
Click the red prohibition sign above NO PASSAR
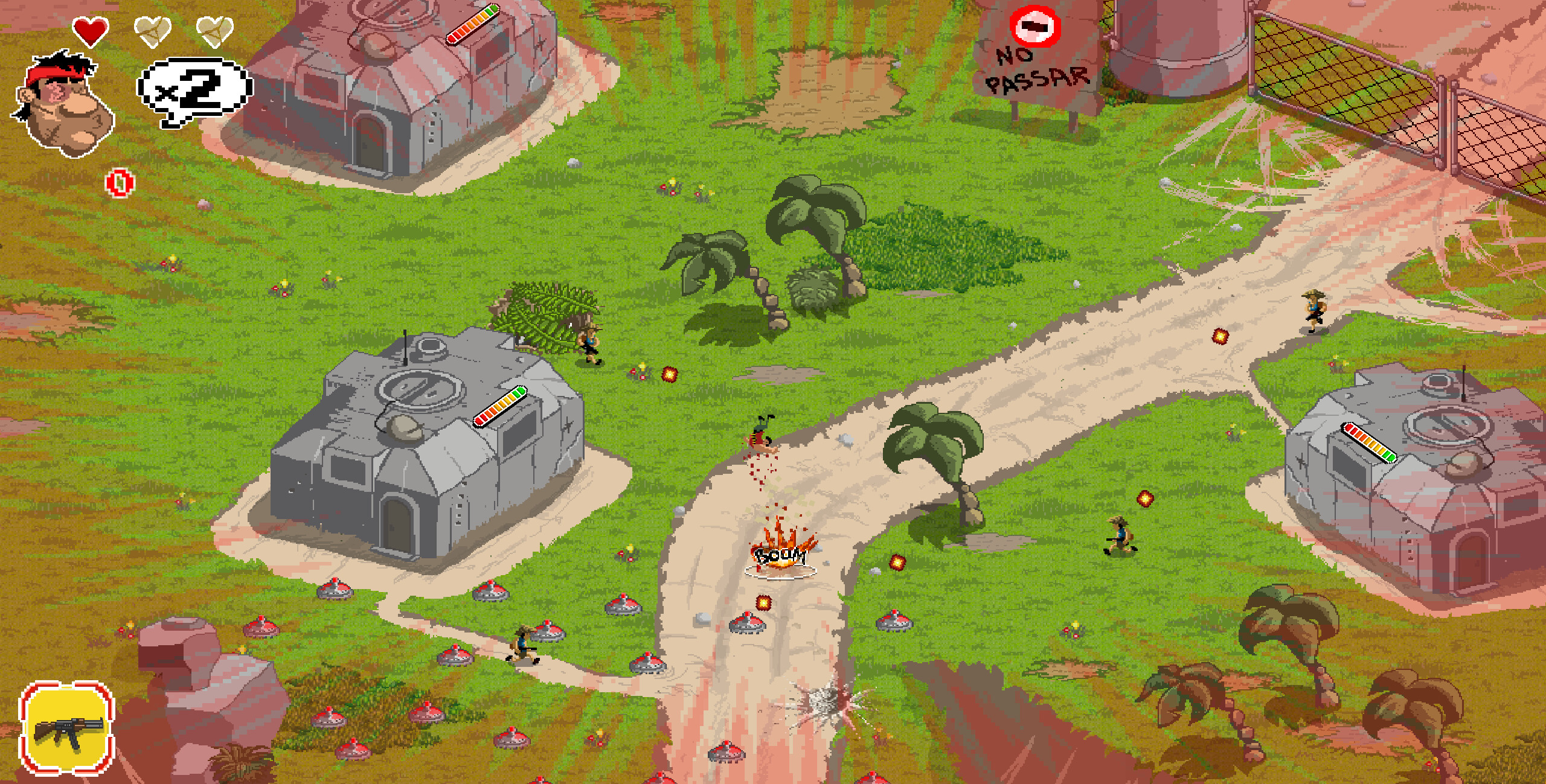(1034, 27)
